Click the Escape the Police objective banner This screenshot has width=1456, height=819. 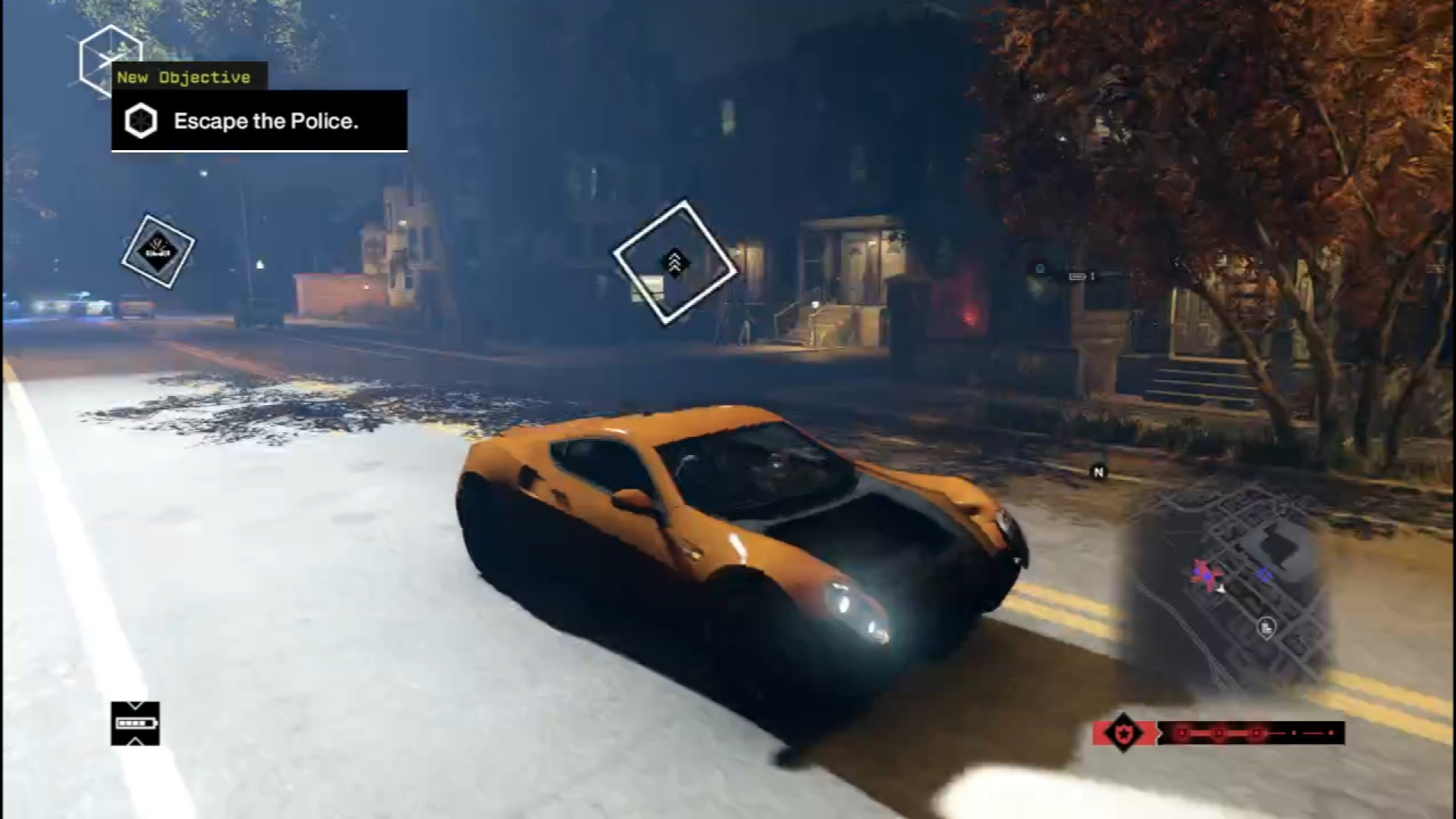pyautogui.click(x=259, y=121)
